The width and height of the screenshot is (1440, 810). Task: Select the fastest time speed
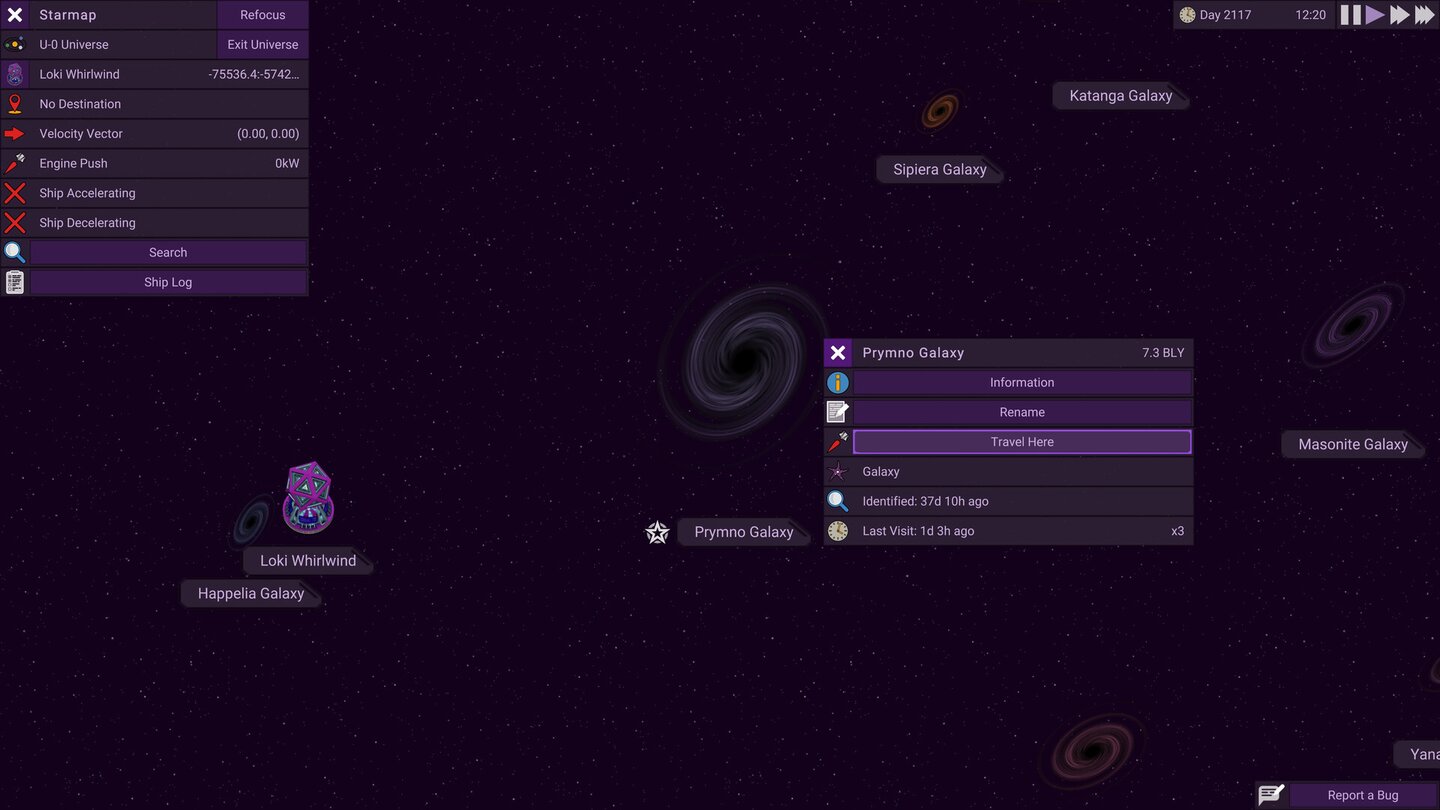(1424, 14)
